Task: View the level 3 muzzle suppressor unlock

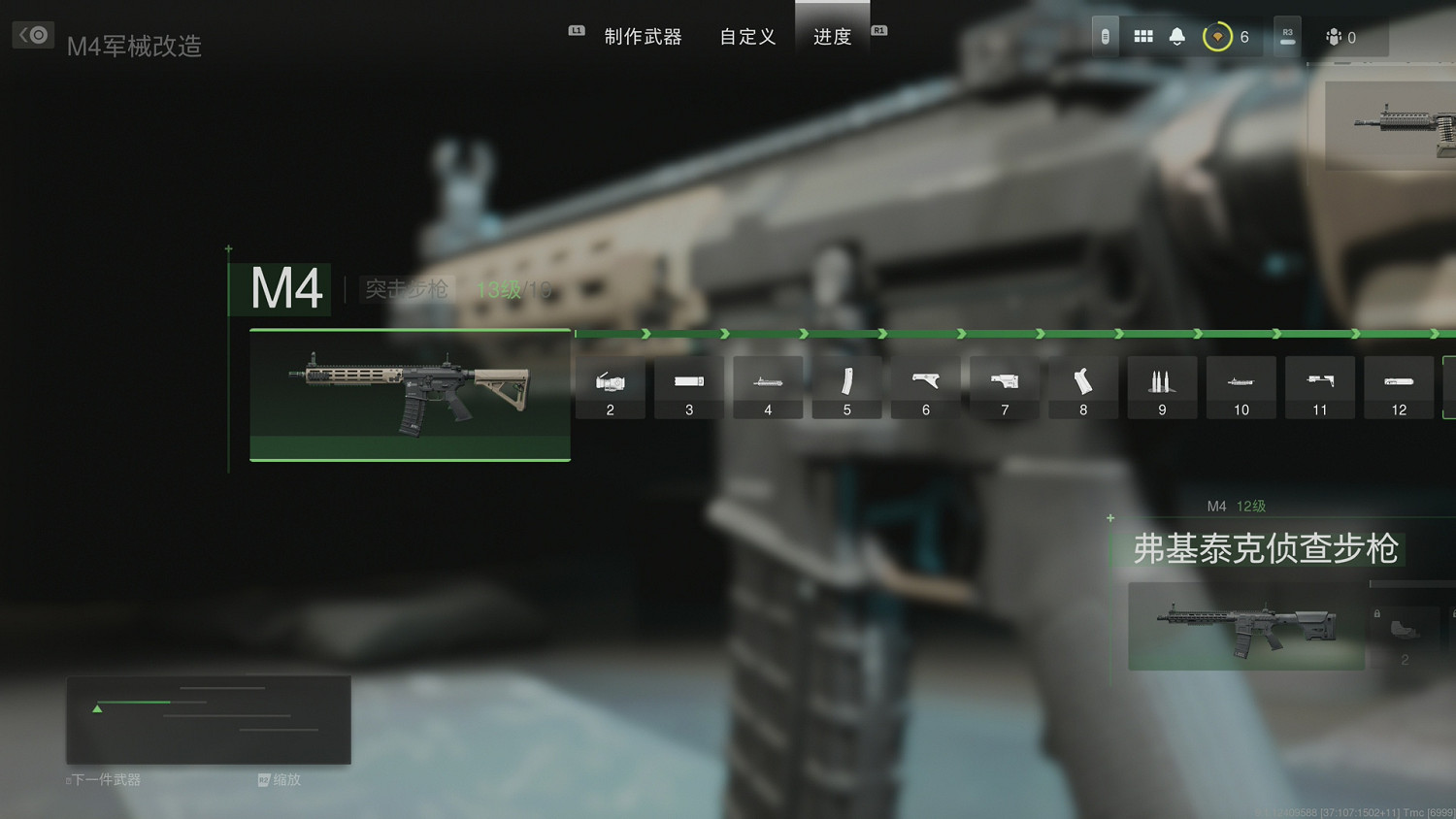Action: (688, 386)
